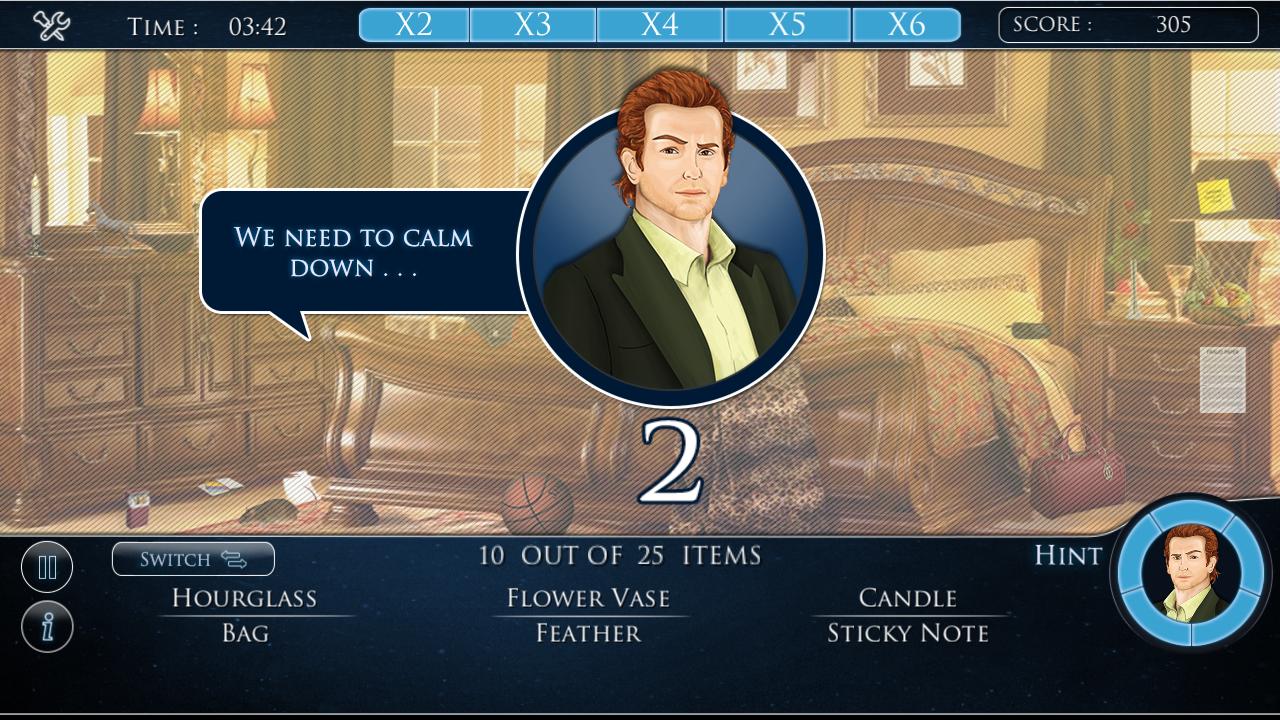This screenshot has height=720, width=1280.
Task: Activate the X2 score multiplier
Action: (x=413, y=24)
